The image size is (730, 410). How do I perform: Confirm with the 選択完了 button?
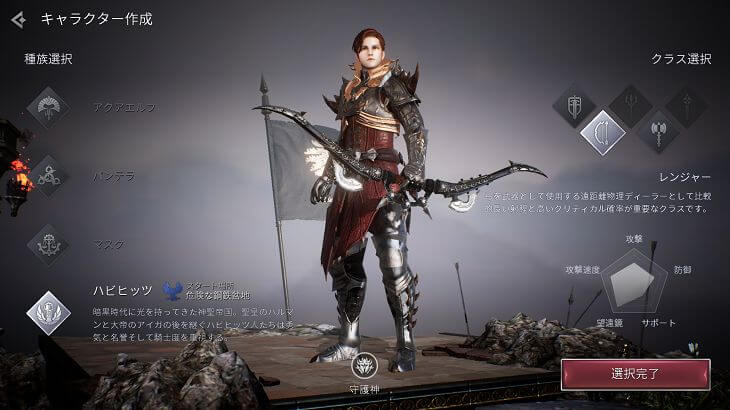(x=635, y=375)
